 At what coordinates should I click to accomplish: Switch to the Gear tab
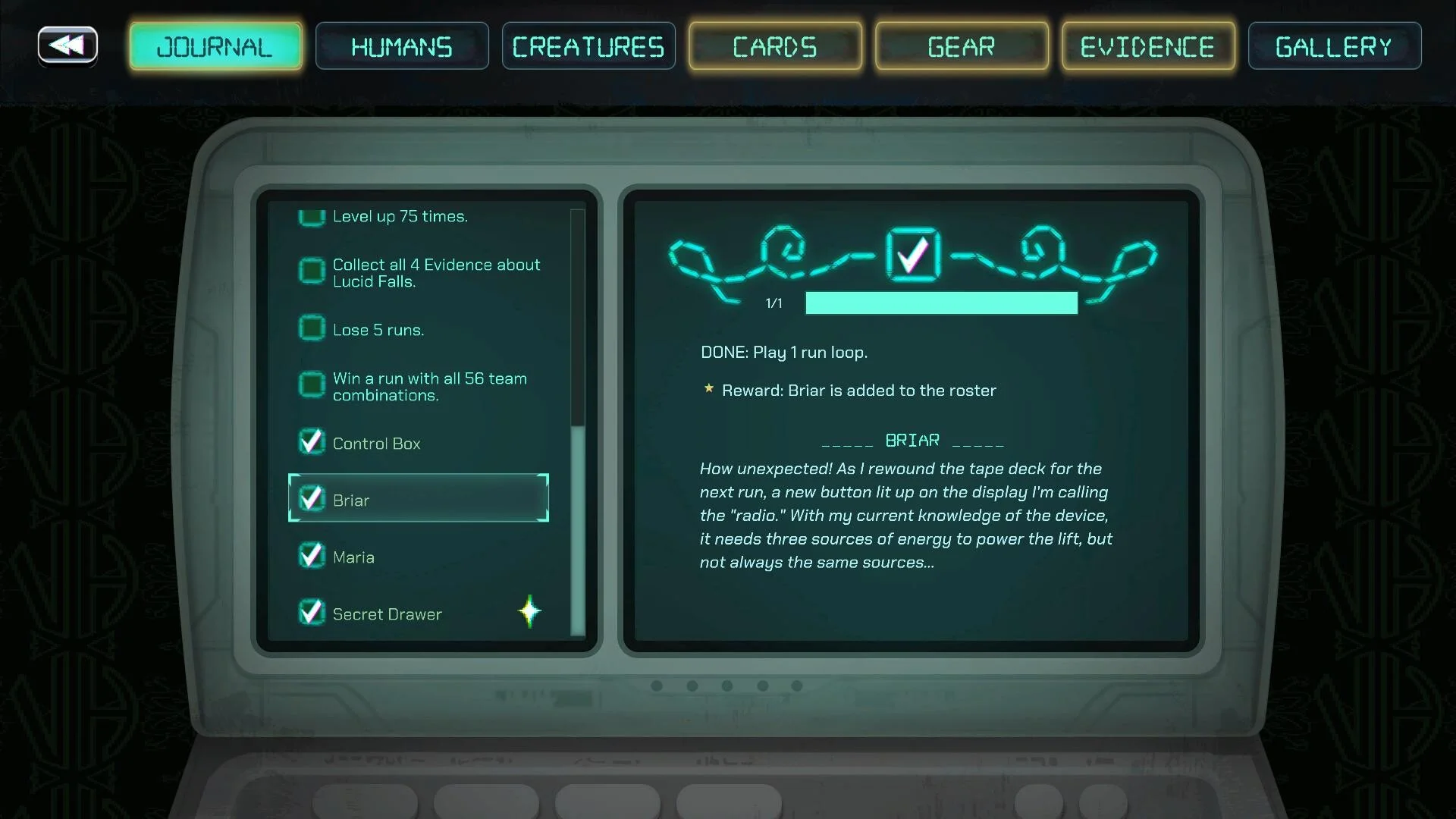(x=962, y=46)
